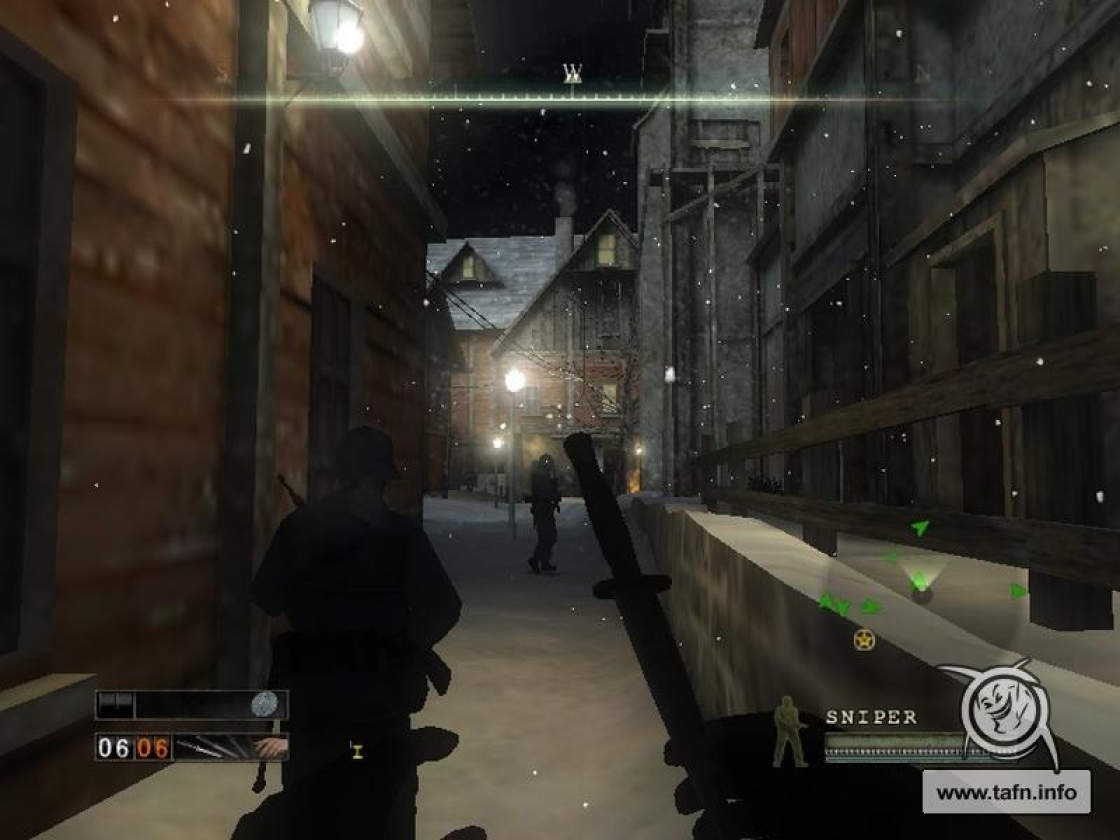1120x840 pixels.
Task: Click the green soldier silhouette icon
Action: [790, 732]
